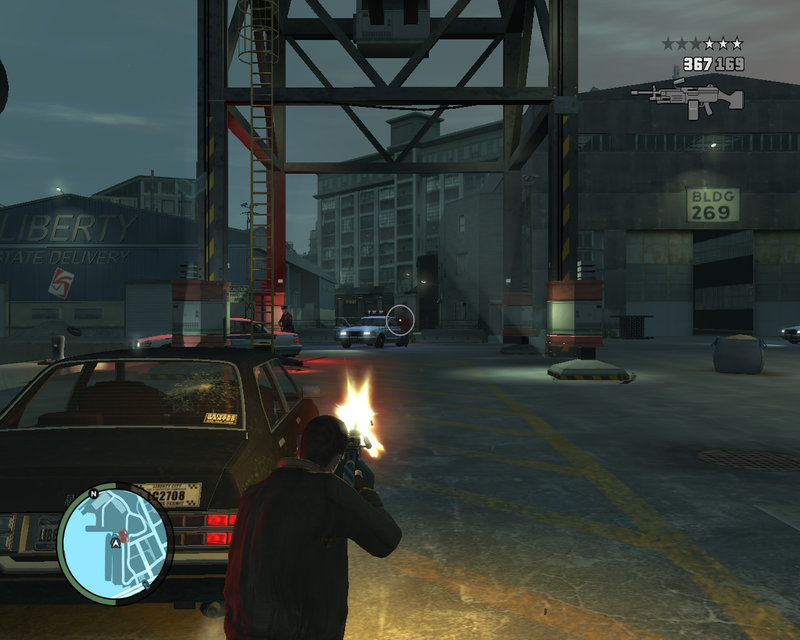
Task: Click the north marker on the minimap
Action: (95, 492)
